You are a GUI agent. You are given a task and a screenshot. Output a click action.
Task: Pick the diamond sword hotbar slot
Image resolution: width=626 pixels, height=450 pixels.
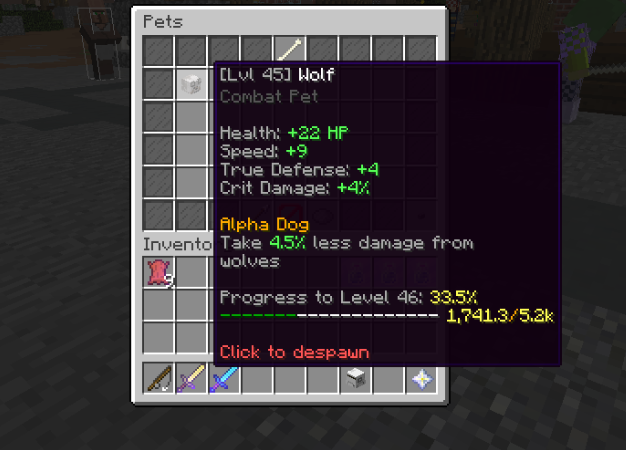tap(224, 380)
